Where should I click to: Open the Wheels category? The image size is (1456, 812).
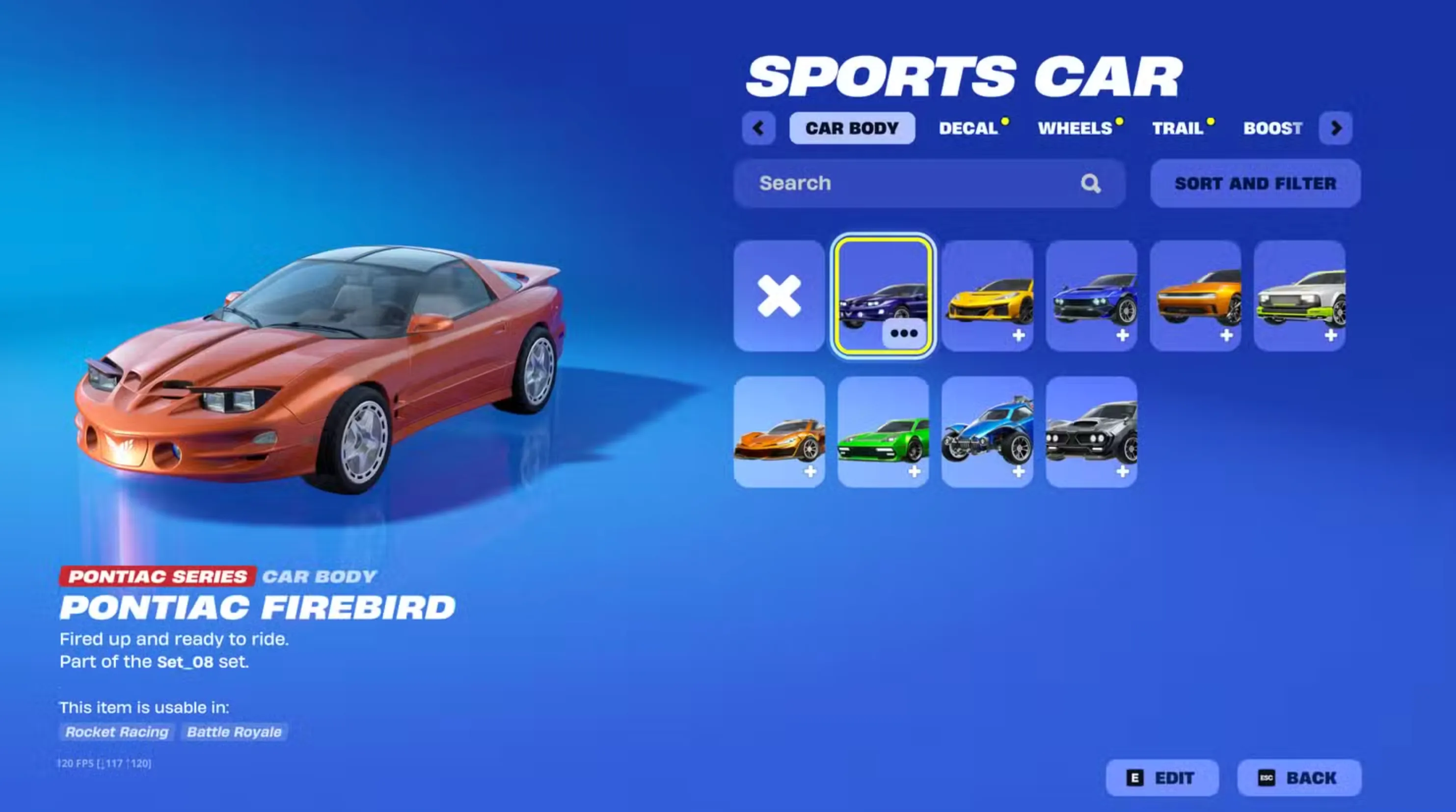tap(1076, 128)
